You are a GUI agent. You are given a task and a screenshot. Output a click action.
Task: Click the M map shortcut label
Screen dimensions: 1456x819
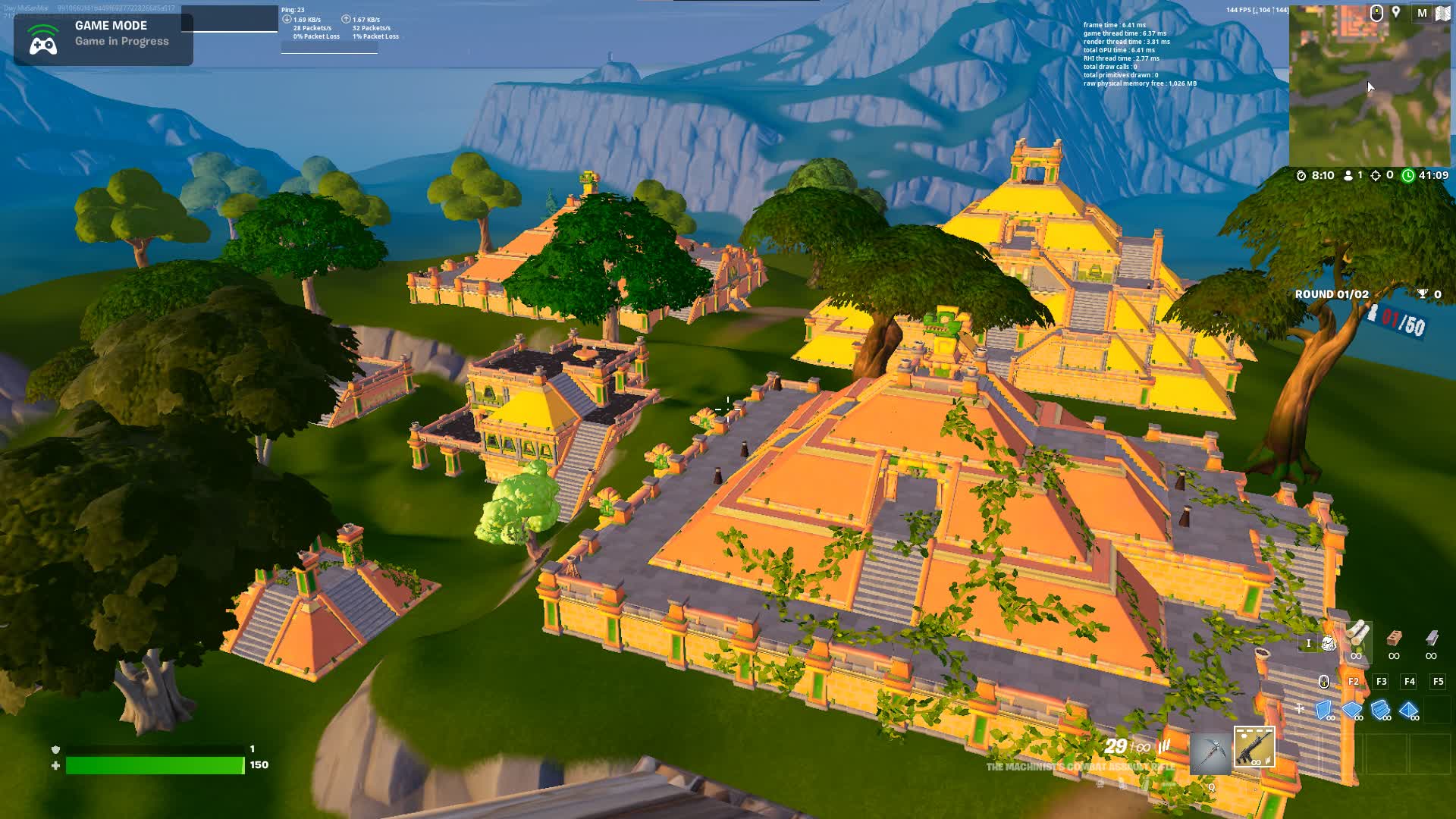click(1423, 14)
